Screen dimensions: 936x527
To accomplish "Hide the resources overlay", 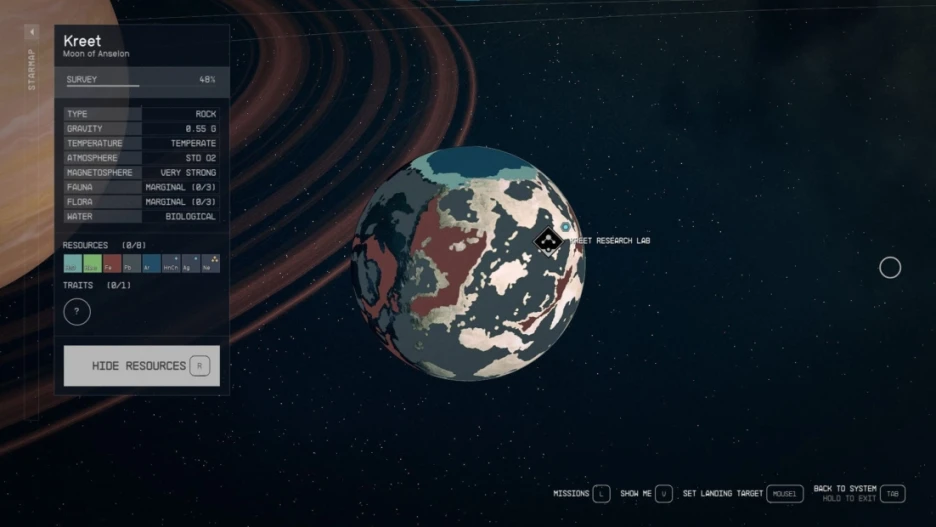I will [141, 366].
